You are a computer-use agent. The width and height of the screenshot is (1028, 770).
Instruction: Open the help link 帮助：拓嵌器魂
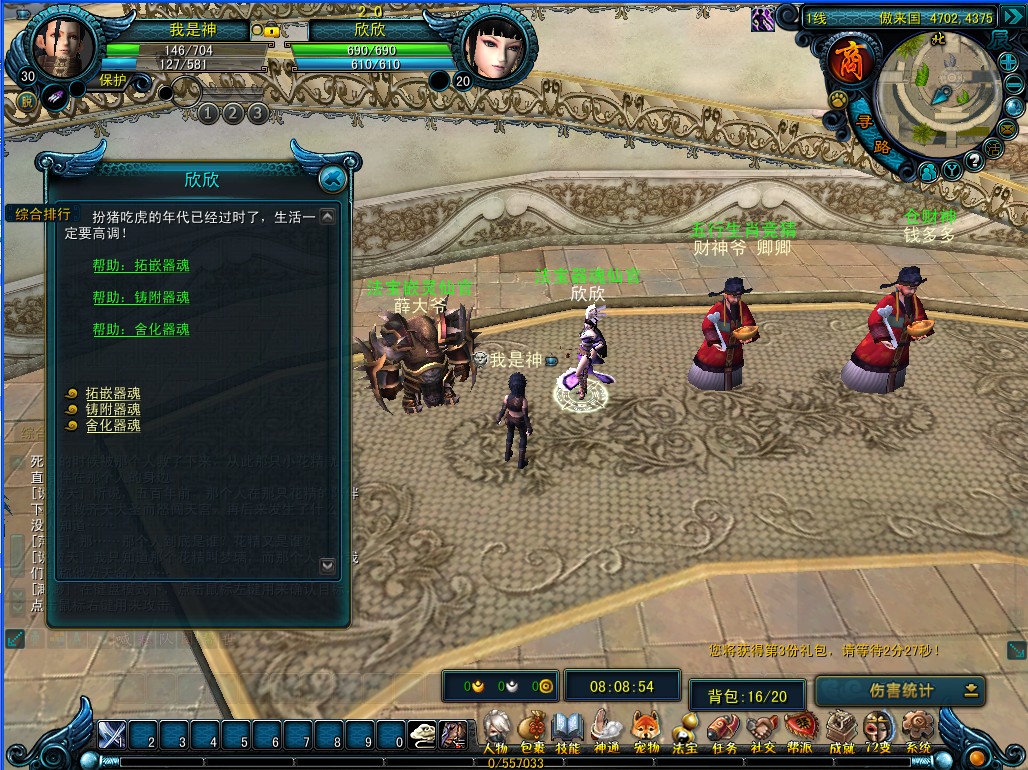point(141,265)
